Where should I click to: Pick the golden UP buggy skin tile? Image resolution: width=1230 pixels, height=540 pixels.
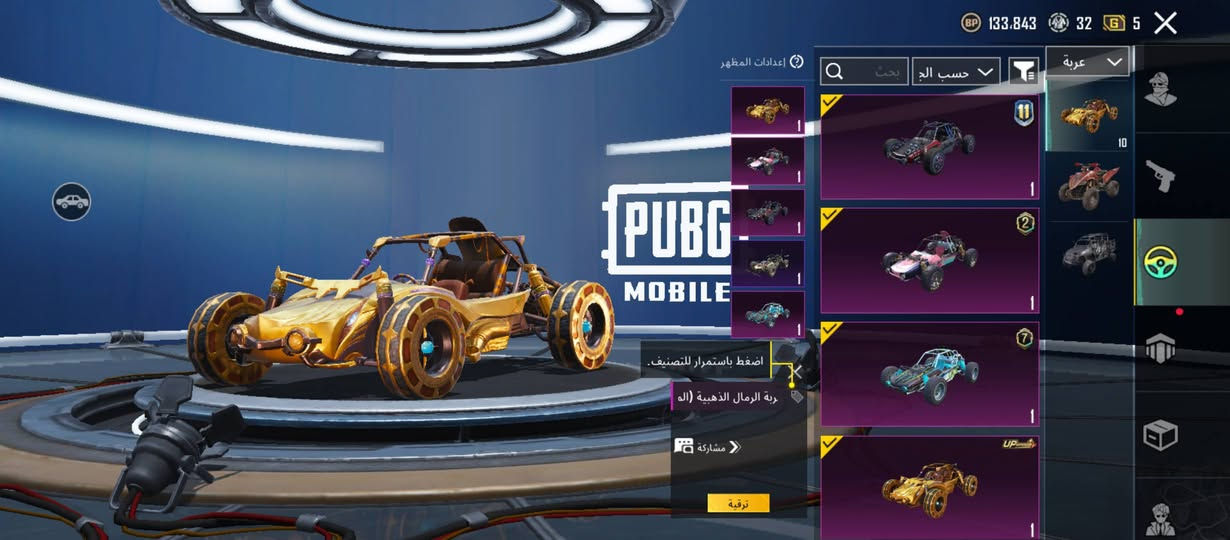pos(929,487)
